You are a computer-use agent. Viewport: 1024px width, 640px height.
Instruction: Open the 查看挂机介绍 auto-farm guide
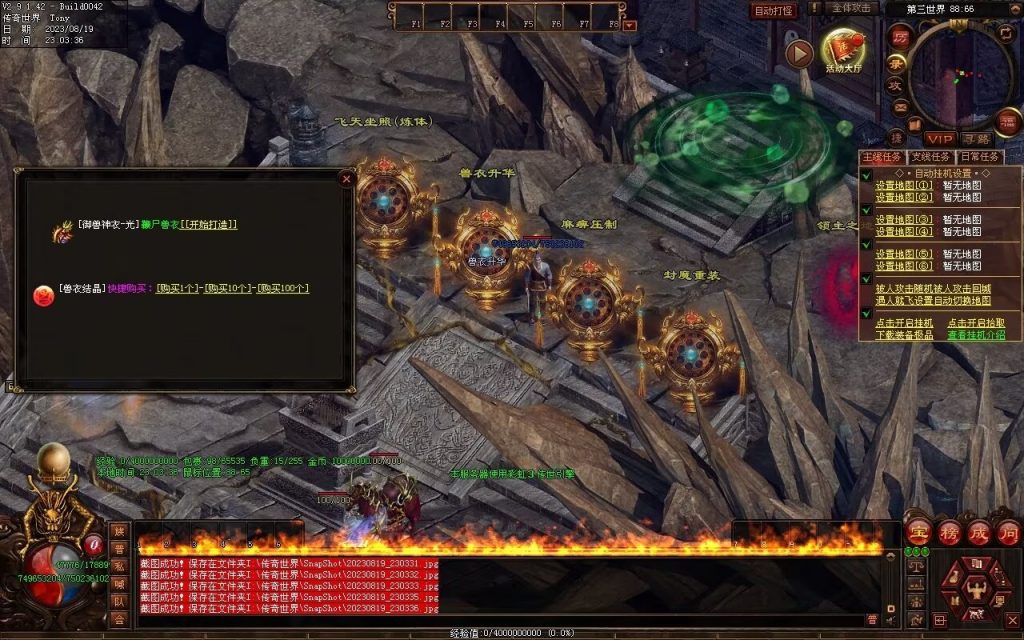click(976, 335)
